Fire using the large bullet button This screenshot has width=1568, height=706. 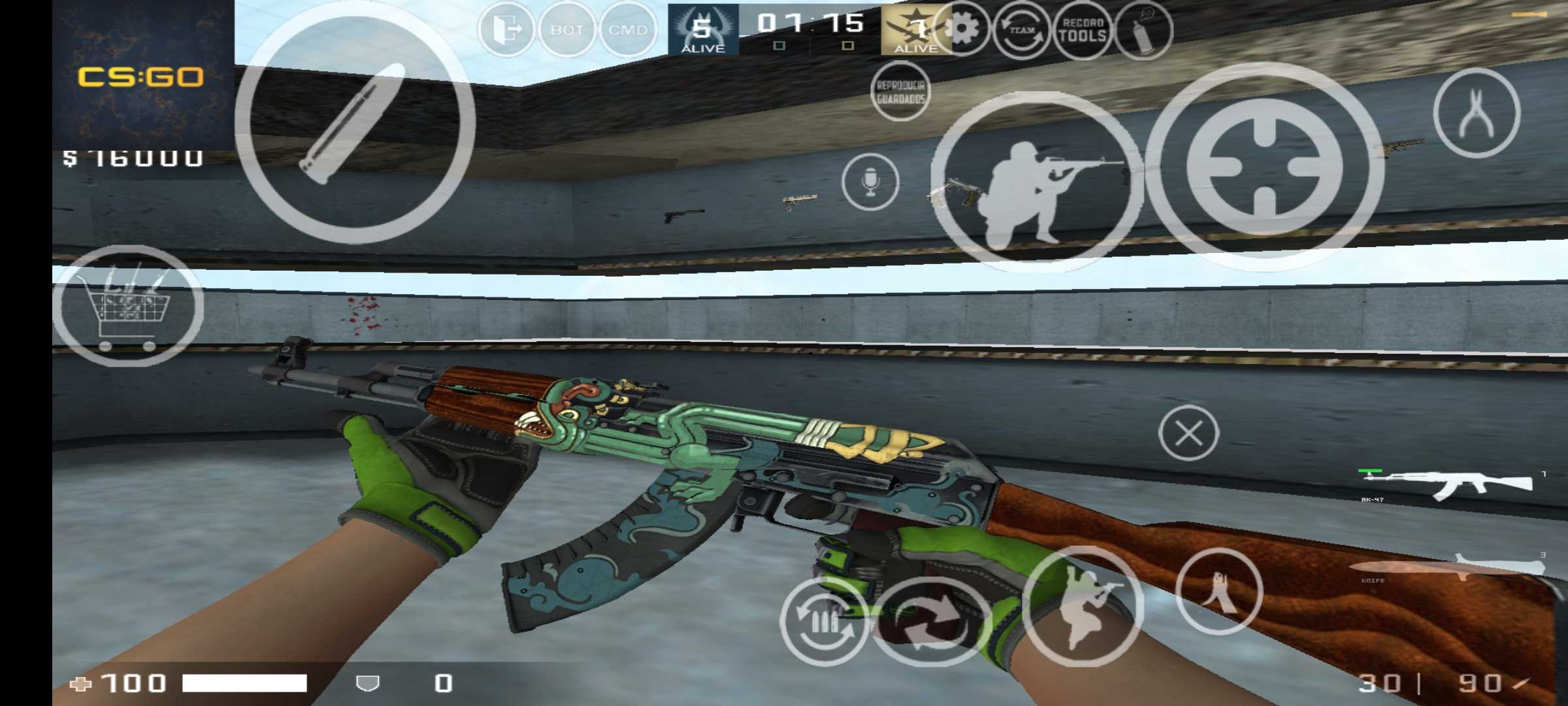(355, 124)
